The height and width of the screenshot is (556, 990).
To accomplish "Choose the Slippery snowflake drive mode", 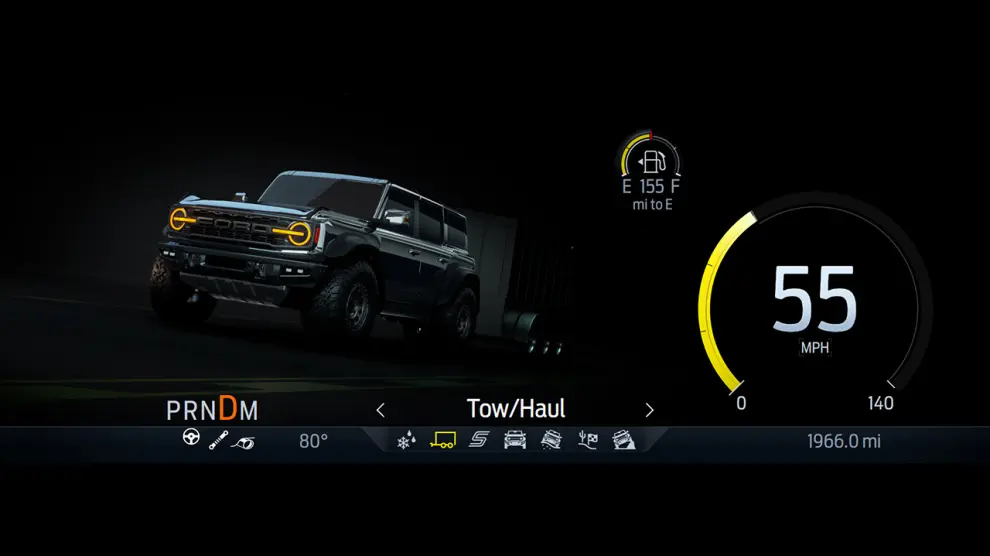I will coord(406,440).
